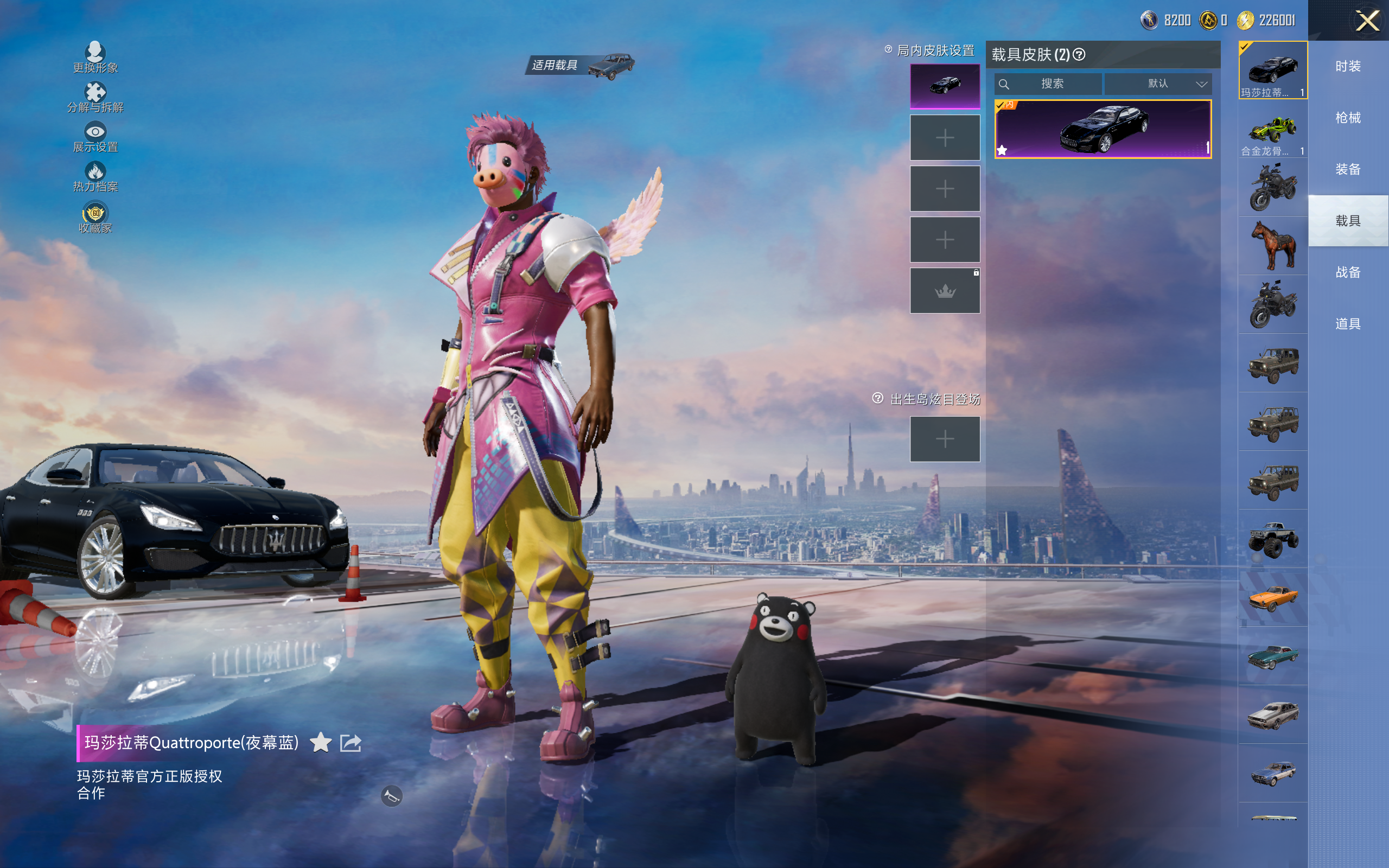The image size is (1389, 868).
Task: Open the 枪械 firearms tab
Action: (x=1348, y=118)
